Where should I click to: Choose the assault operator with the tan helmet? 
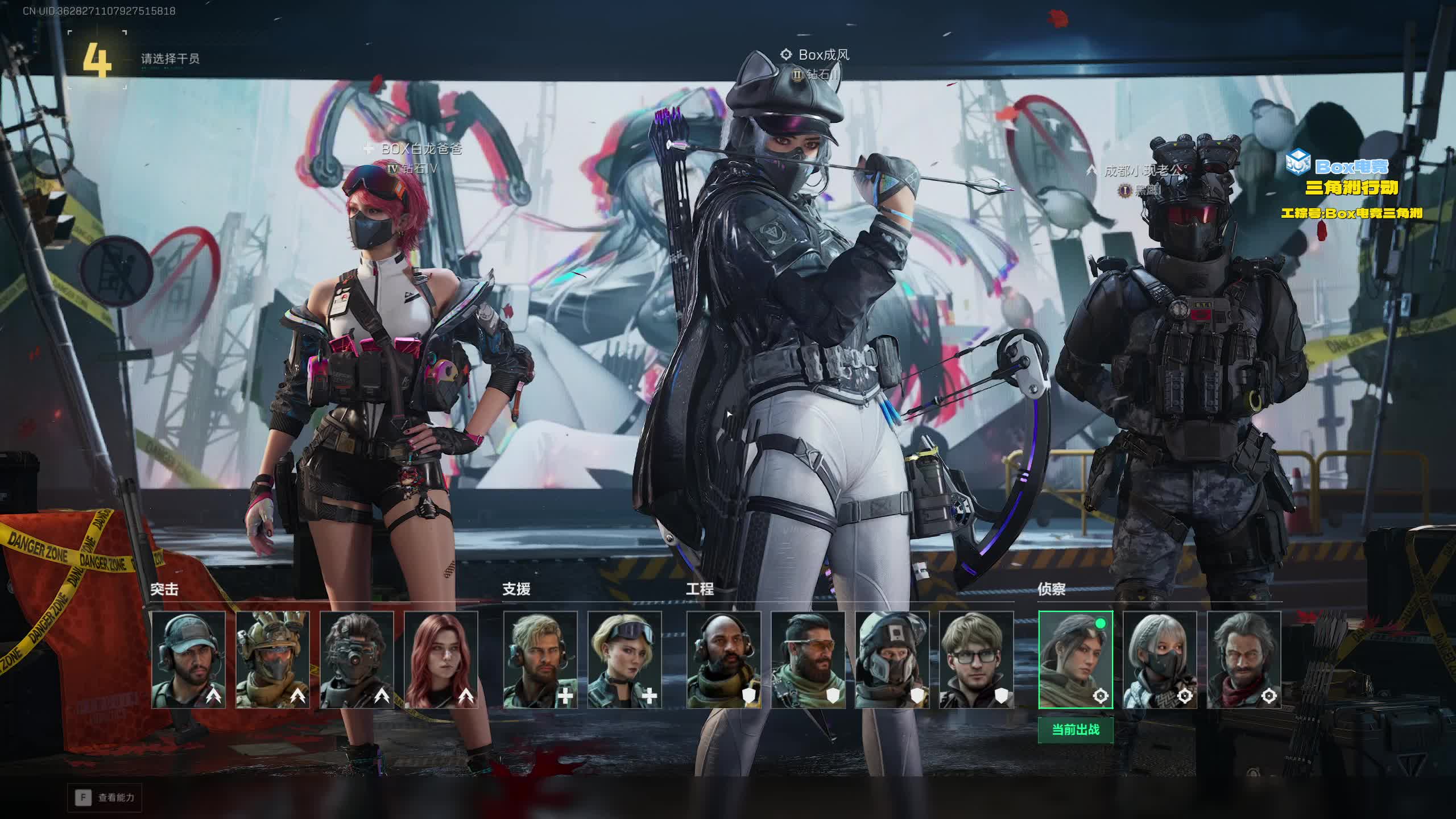point(272,660)
